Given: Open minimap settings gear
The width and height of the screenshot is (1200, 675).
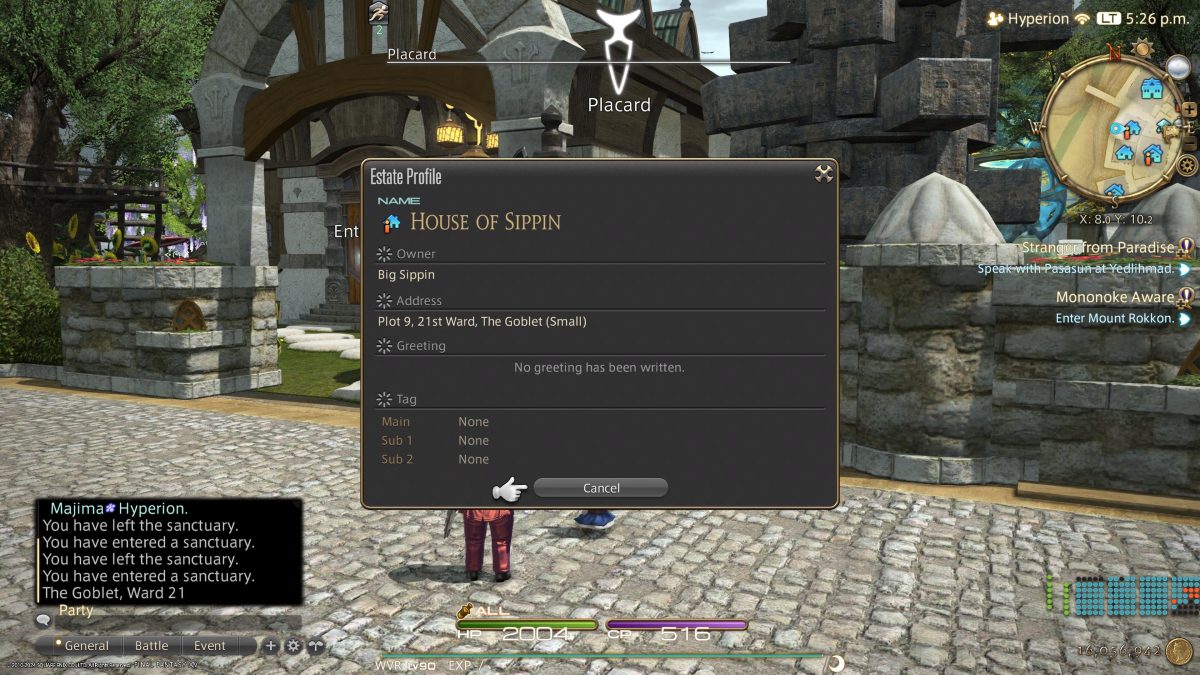Looking at the screenshot, I should [x=1187, y=165].
